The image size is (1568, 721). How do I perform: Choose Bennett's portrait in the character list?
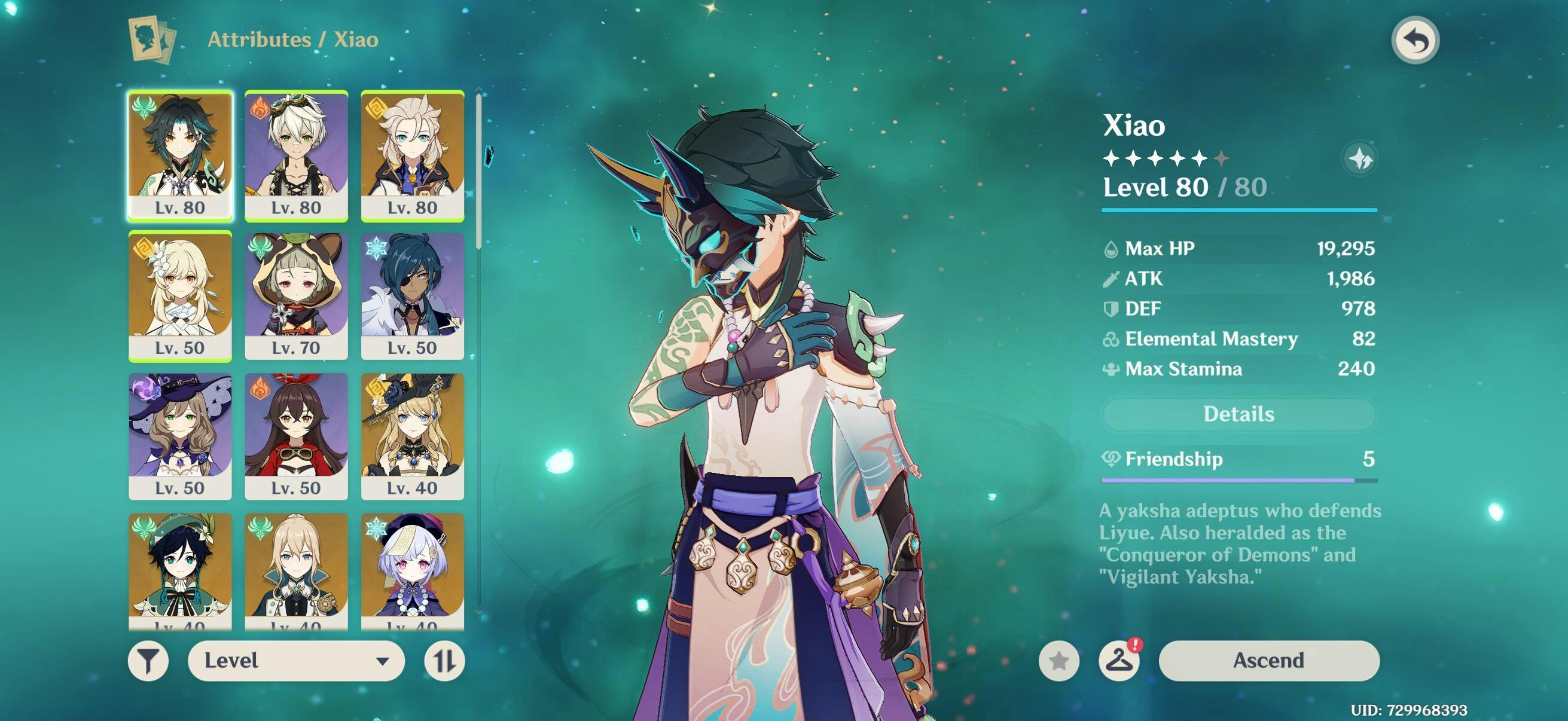coord(297,155)
